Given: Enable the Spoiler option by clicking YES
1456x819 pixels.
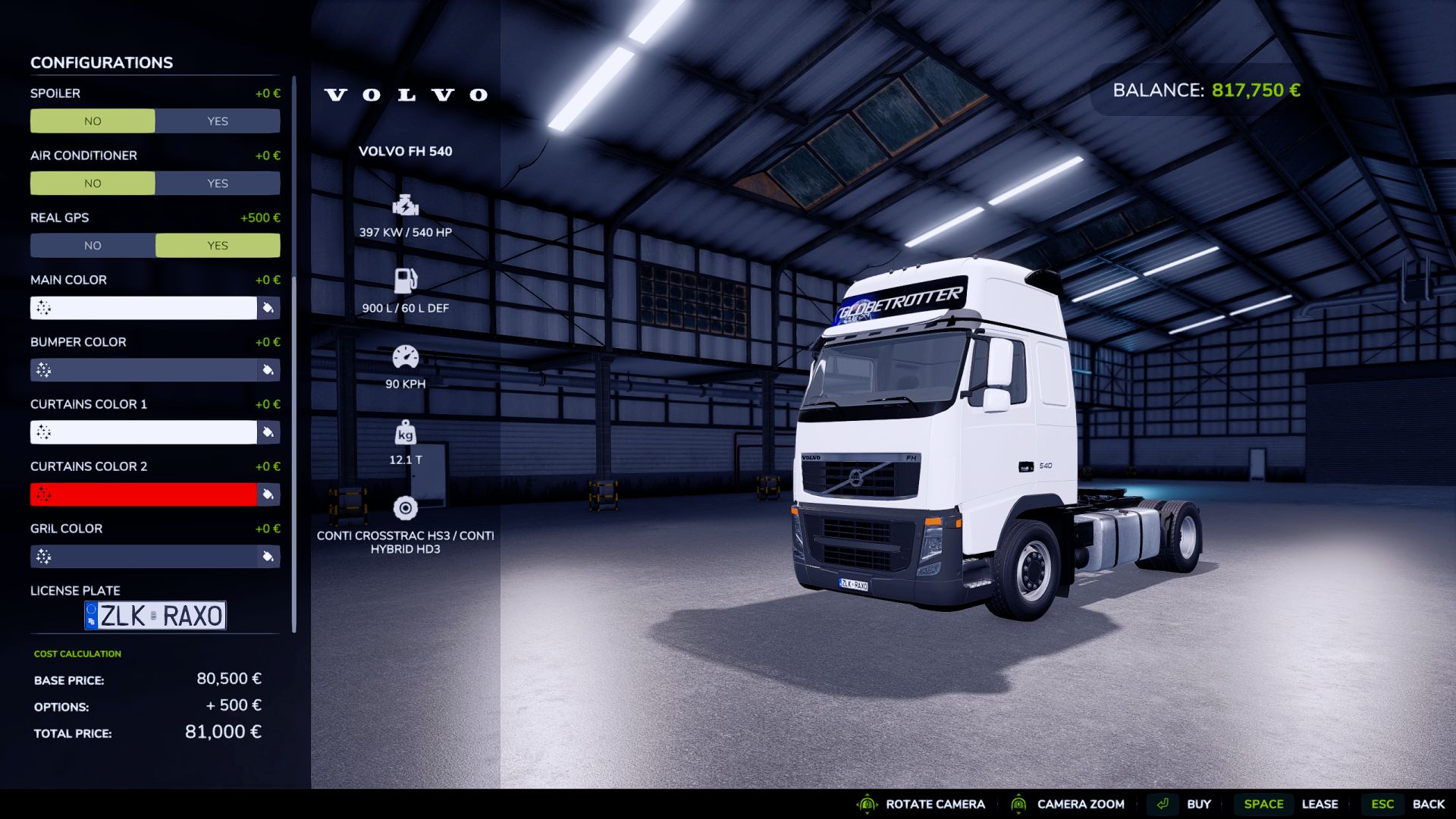Looking at the screenshot, I should pos(217,121).
